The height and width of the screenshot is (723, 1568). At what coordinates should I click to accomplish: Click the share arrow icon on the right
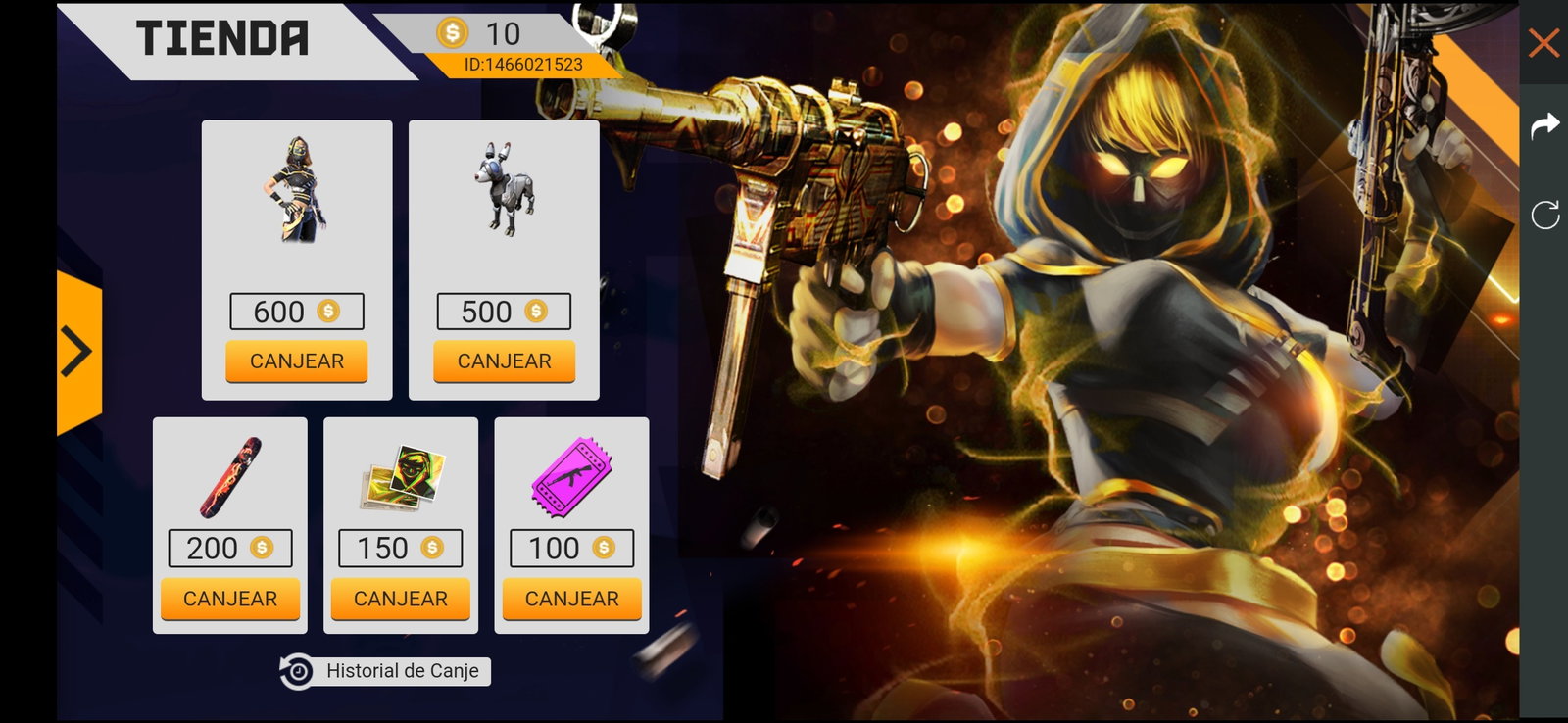pos(1546,124)
